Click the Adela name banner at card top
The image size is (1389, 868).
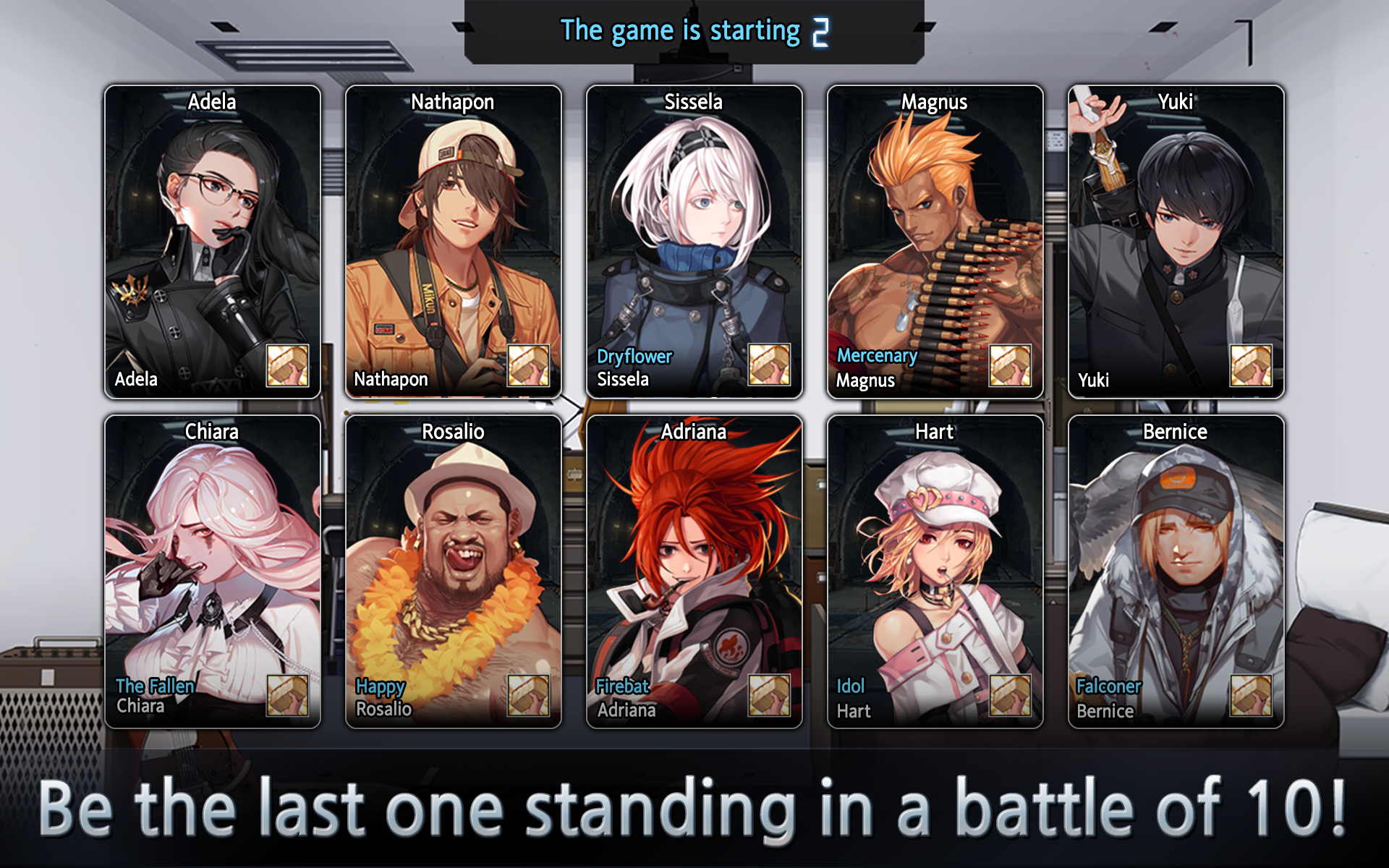212,102
